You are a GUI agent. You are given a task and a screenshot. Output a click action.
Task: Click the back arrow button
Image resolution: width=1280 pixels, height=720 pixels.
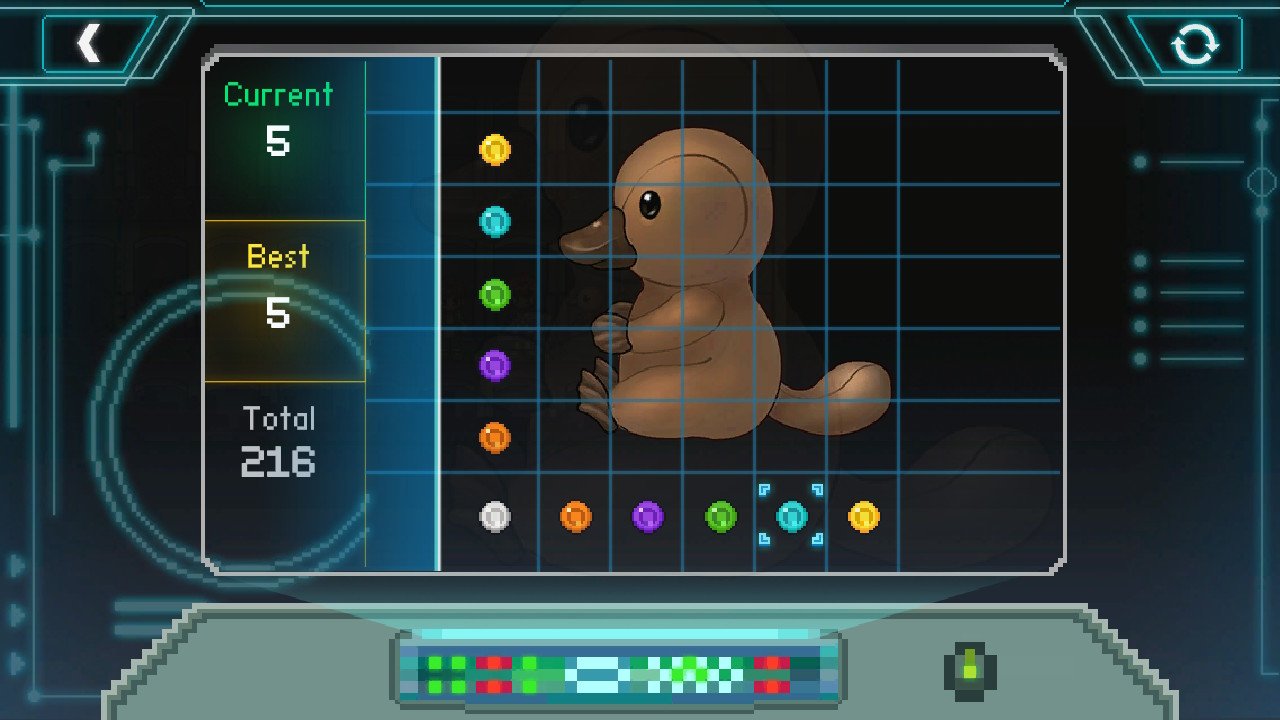(x=90, y=44)
